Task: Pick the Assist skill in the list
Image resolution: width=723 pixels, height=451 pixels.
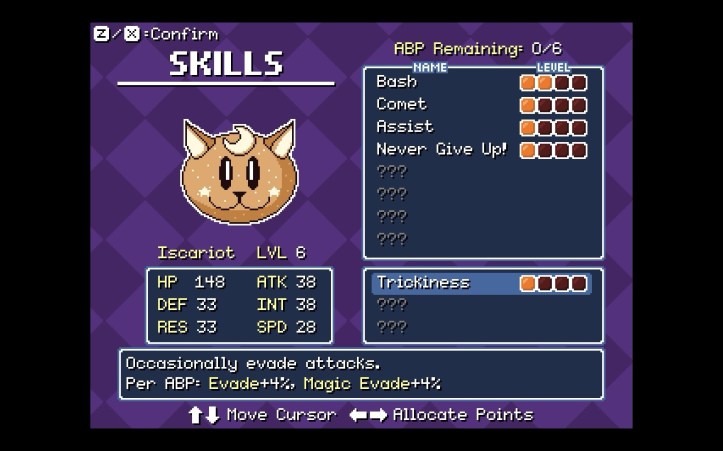Action: point(405,127)
